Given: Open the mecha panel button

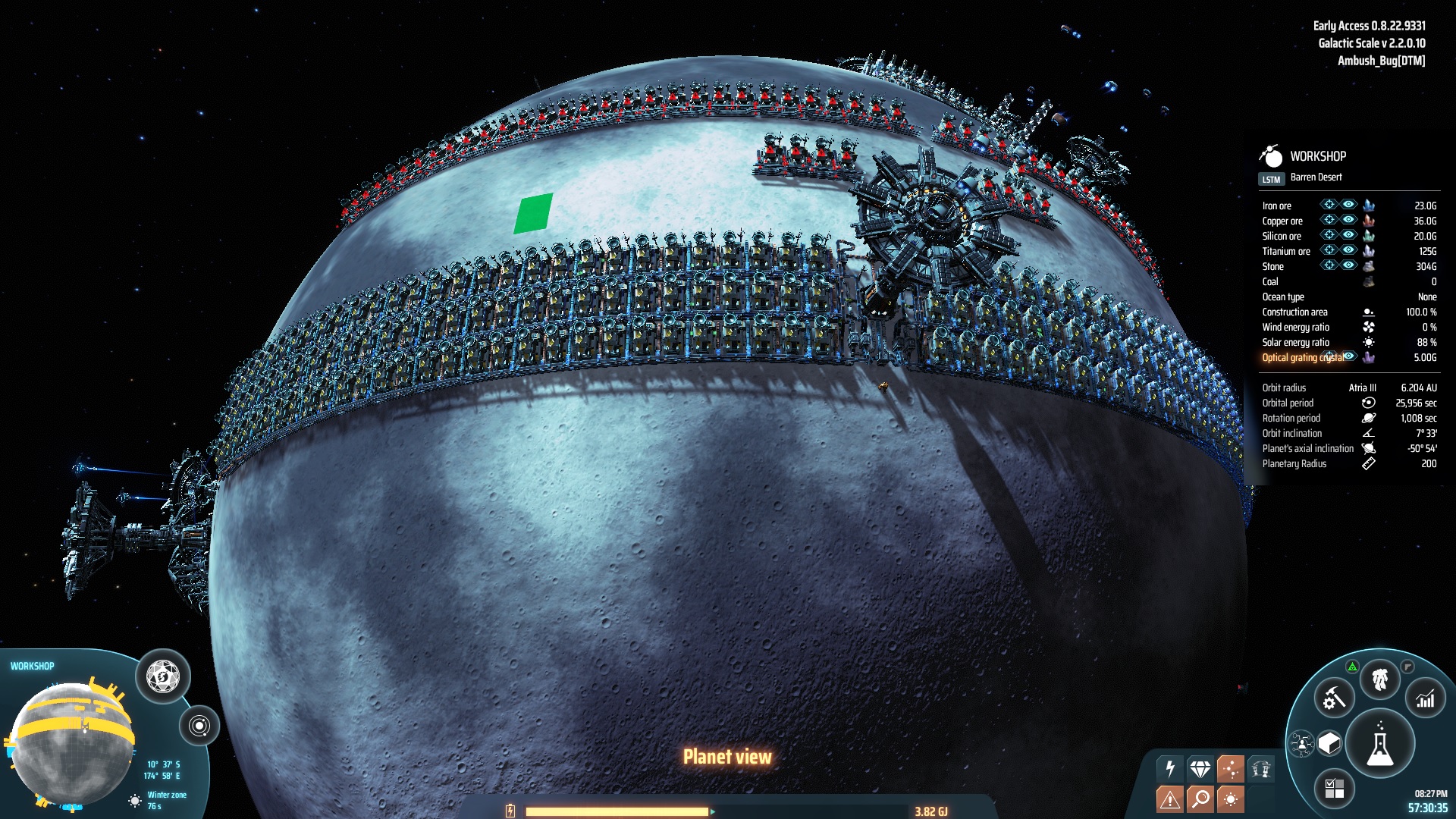Looking at the screenshot, I should click(1379, 679).
